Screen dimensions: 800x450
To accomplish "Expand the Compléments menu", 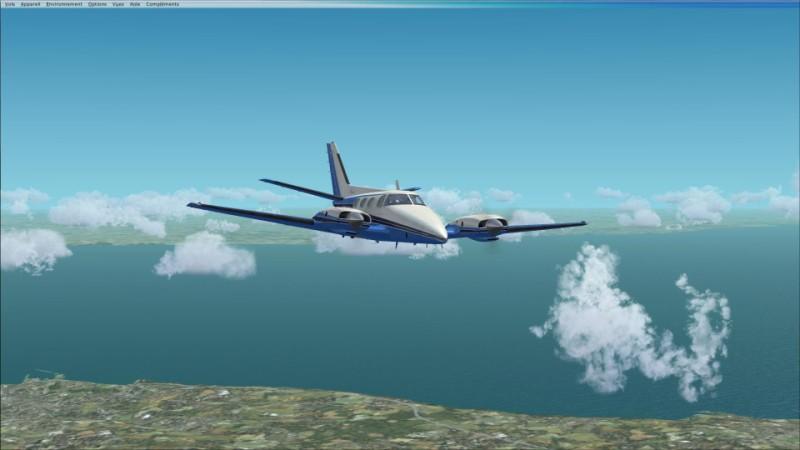I will (163, 4).
